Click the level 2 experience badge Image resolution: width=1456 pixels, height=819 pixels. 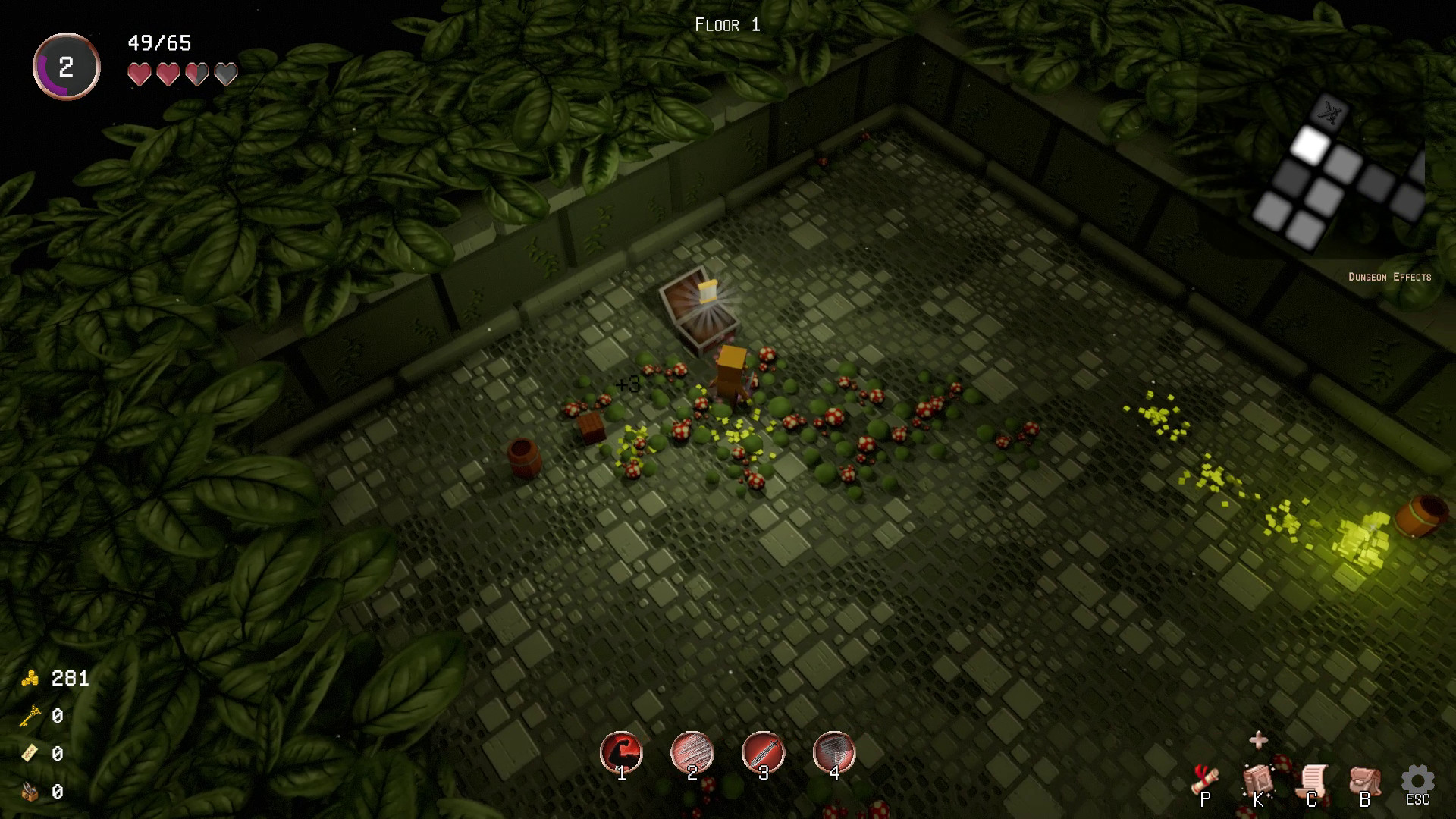click(67, 67)
